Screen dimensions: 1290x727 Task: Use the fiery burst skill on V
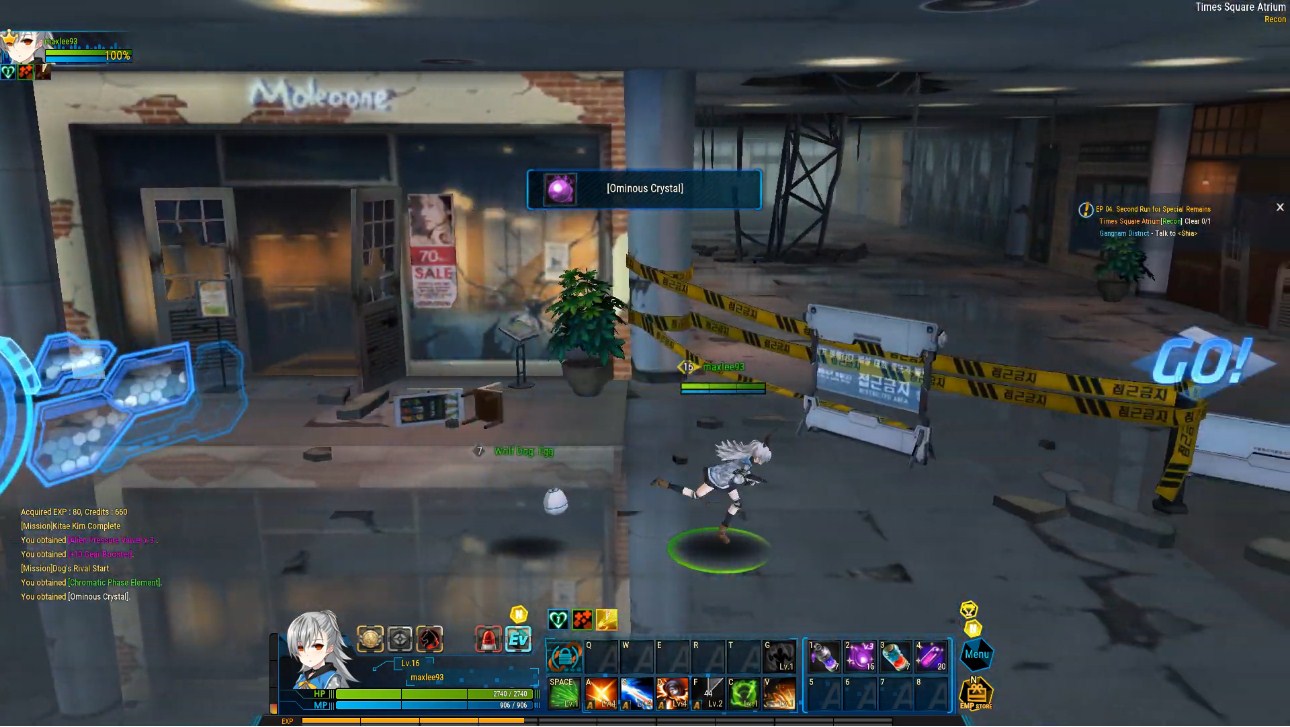click(779, 693)
